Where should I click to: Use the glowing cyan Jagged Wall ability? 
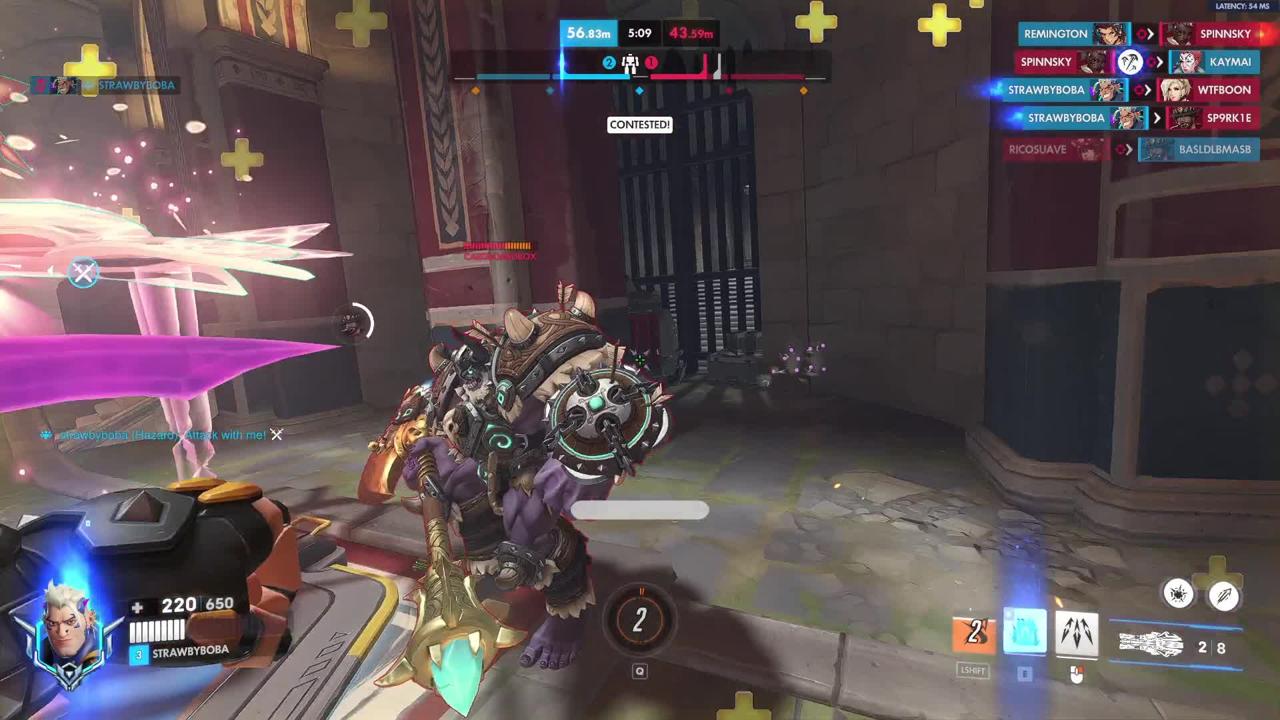coord(1025,634)
